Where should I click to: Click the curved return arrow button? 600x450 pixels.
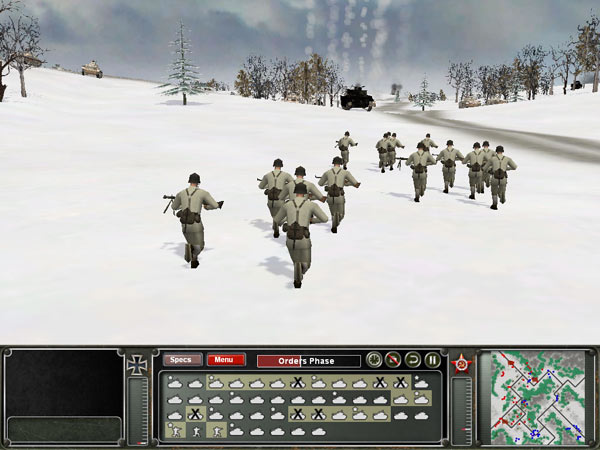coord(413,360)
